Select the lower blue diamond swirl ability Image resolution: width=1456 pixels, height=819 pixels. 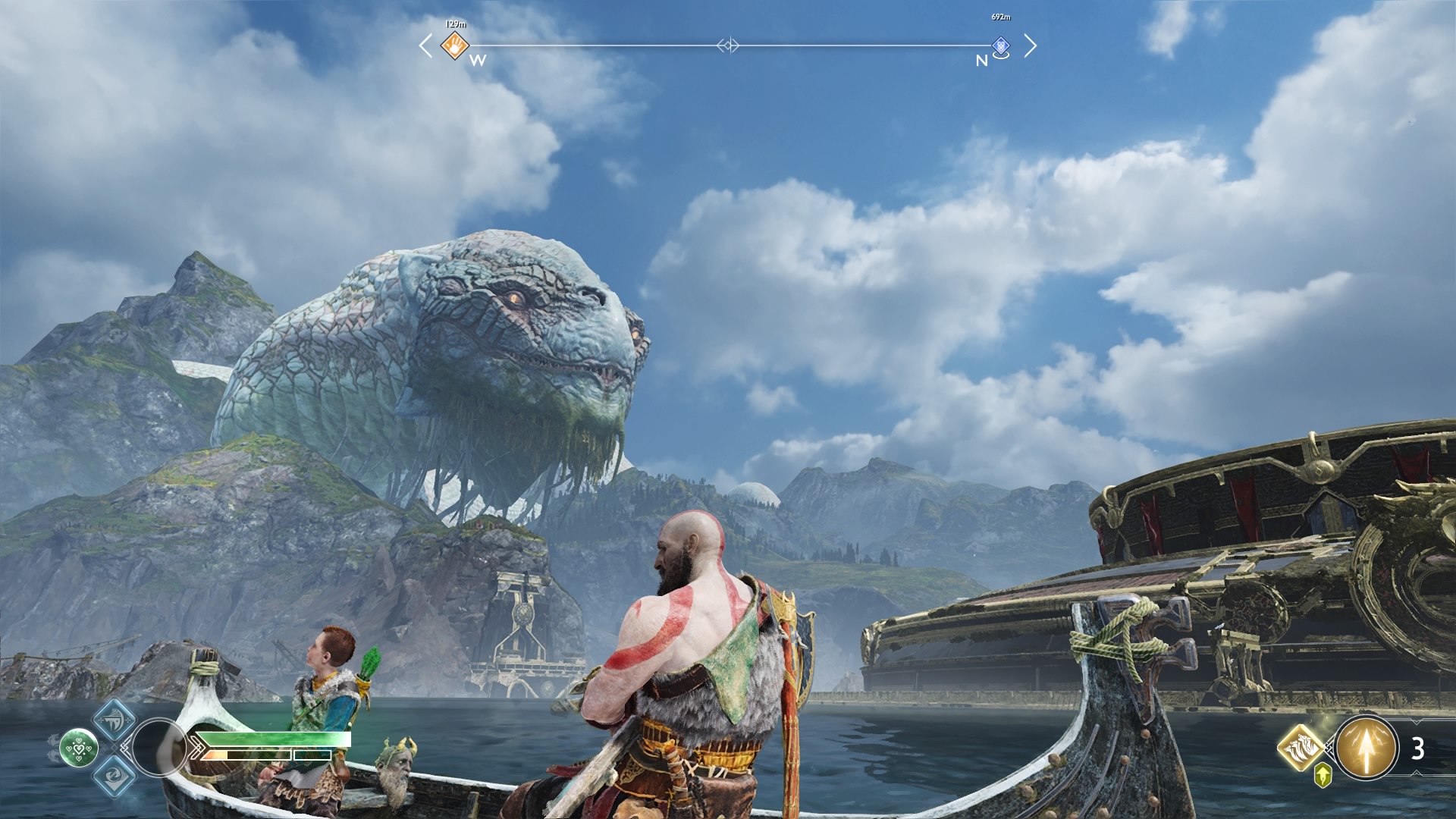pyautogui.click(x=115, y=774)
